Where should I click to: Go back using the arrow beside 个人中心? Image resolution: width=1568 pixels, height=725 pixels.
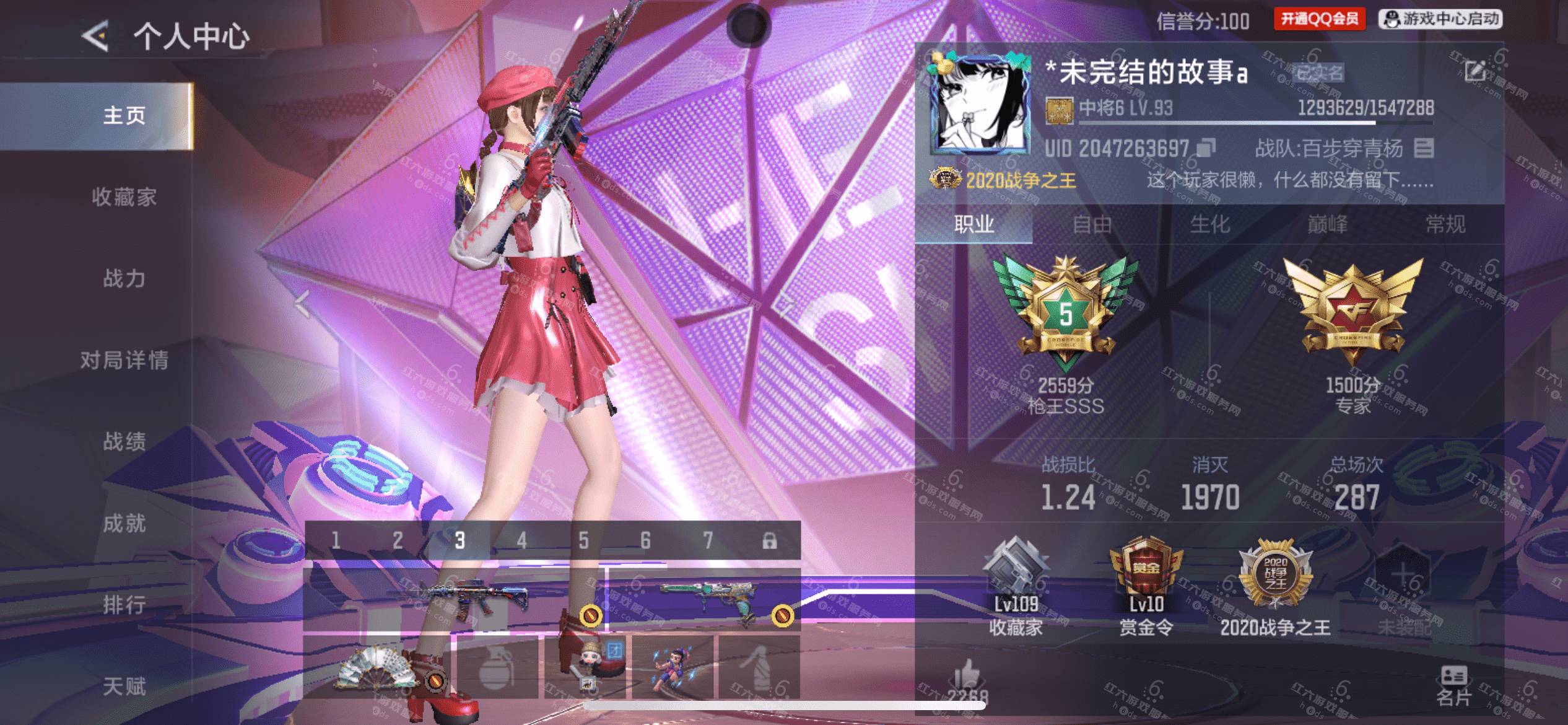tap(96, 35)
